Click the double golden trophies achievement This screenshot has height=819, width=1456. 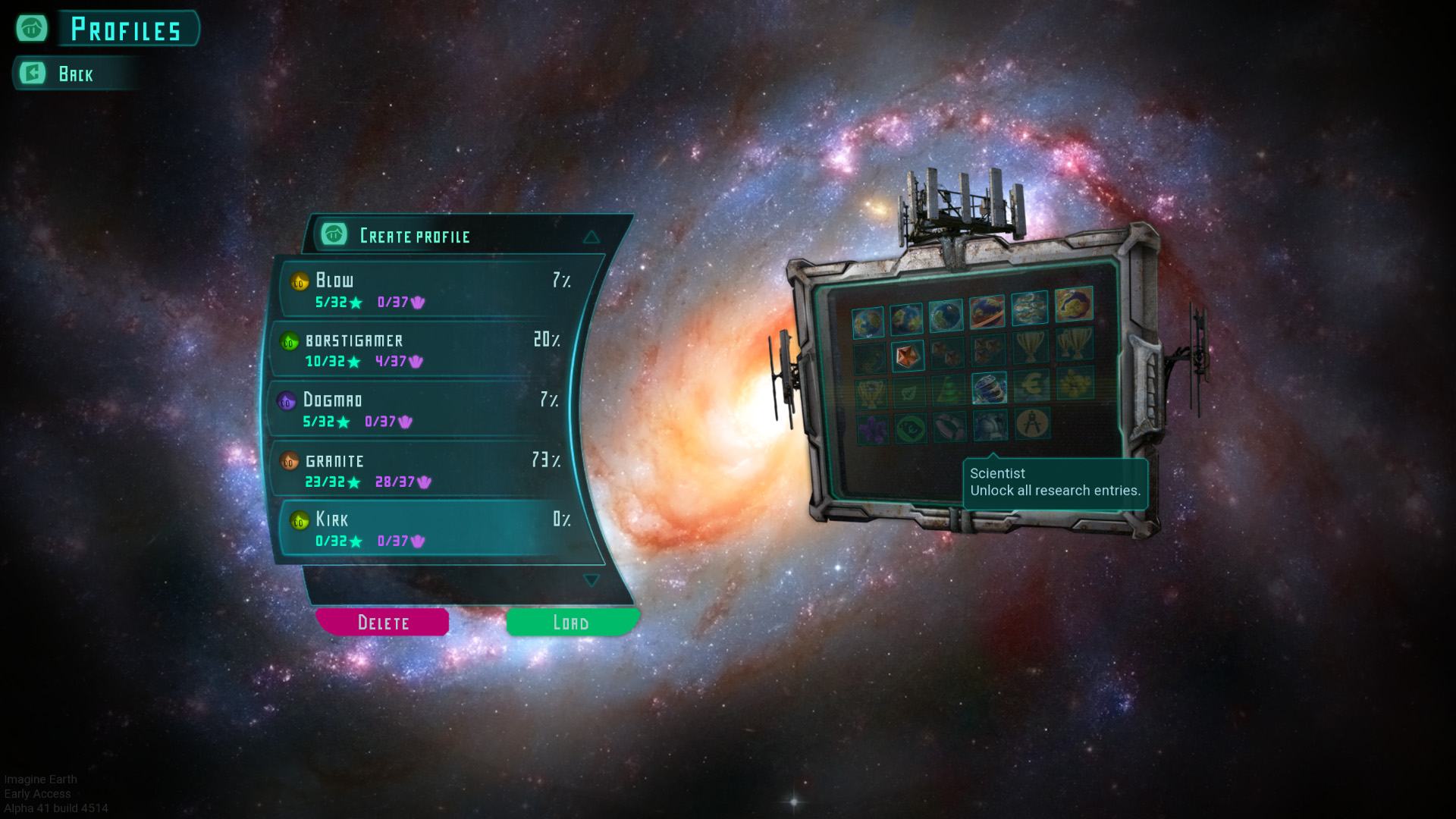click(x=1074, y=343)
